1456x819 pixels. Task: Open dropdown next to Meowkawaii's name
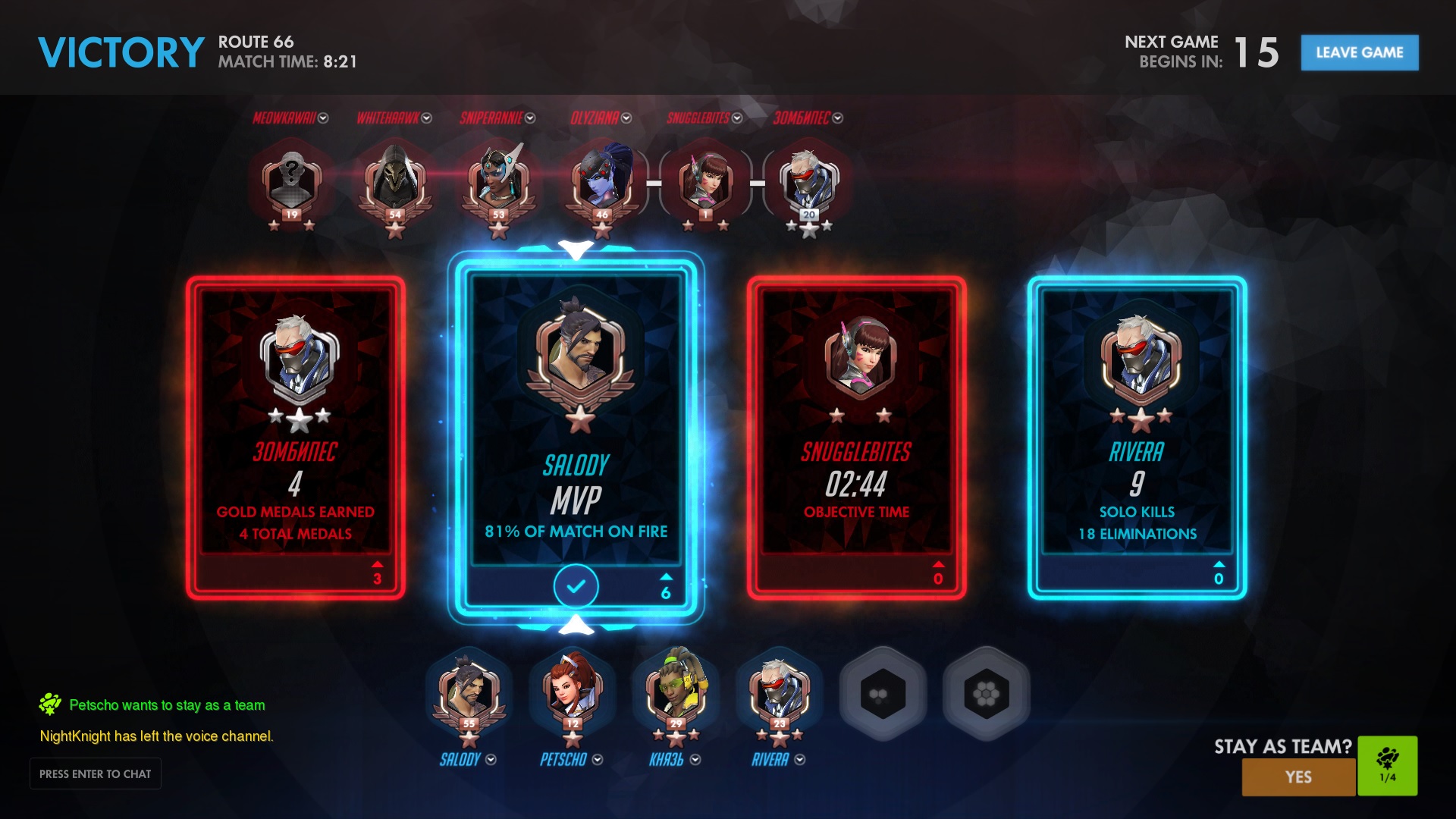pyautogui.click(x=323, y=118)
